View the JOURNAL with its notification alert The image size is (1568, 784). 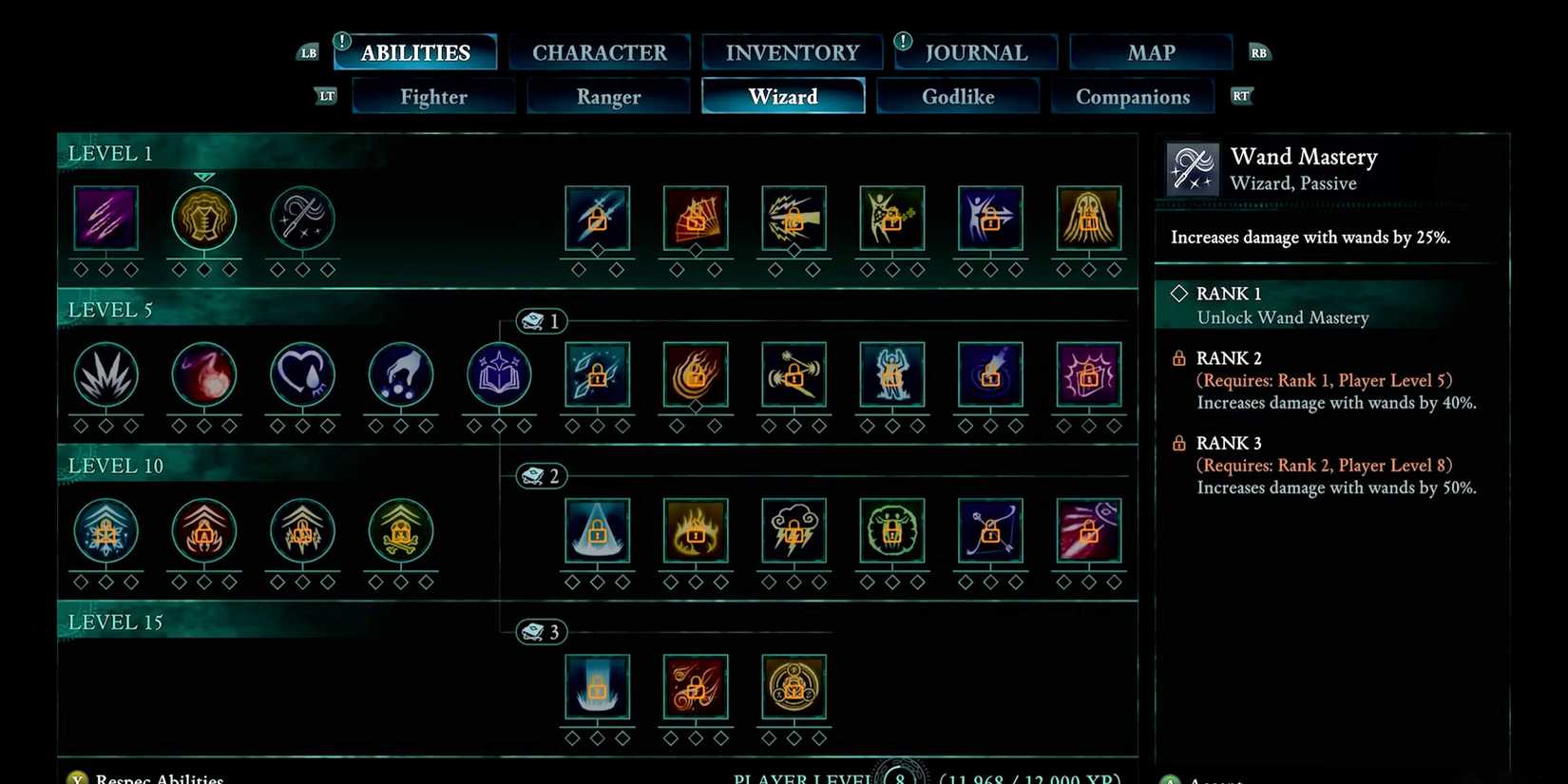click(x=975, y=52)
